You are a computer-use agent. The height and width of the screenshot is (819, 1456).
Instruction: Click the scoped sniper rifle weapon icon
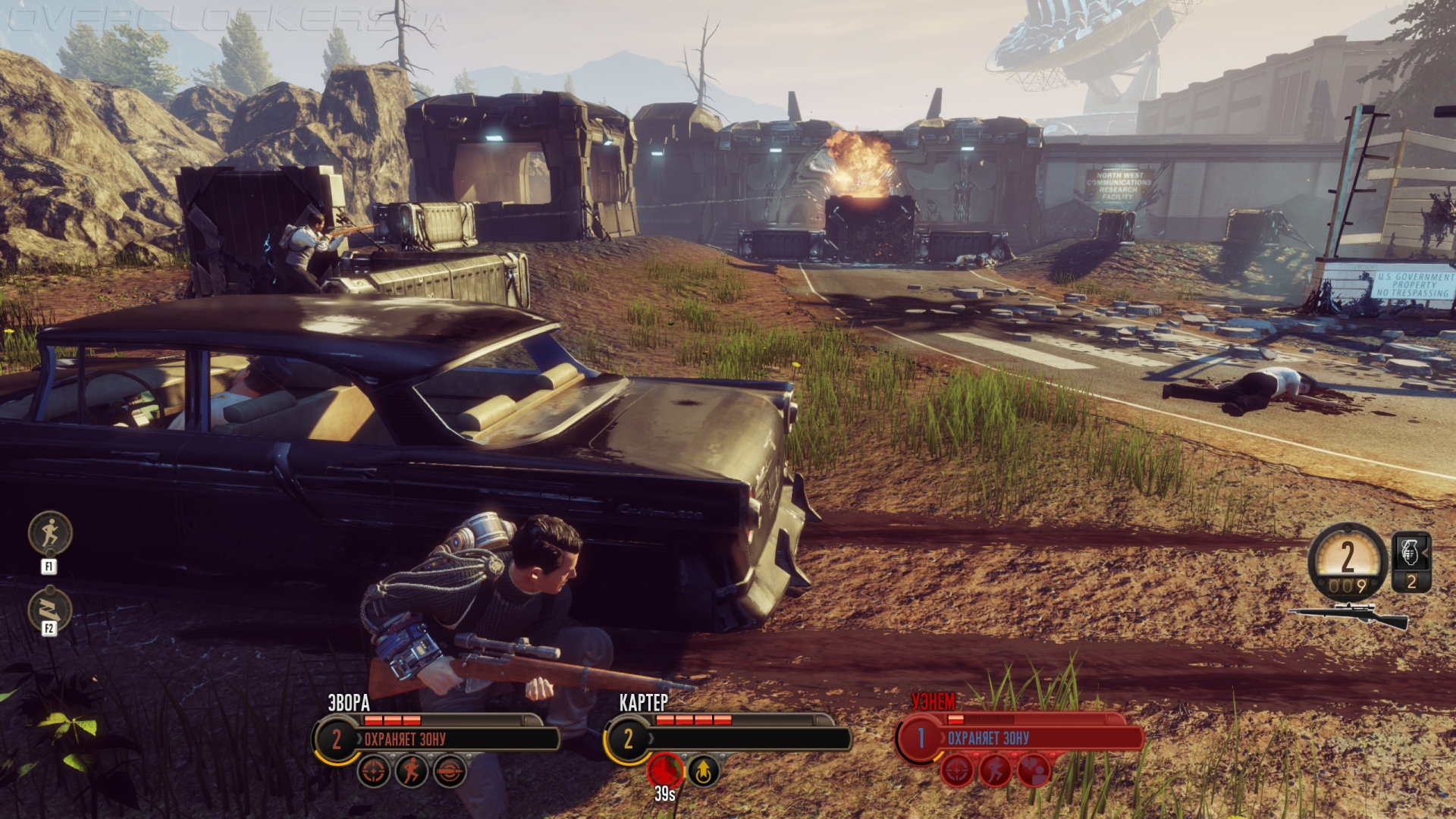(x=1350, y=614)
